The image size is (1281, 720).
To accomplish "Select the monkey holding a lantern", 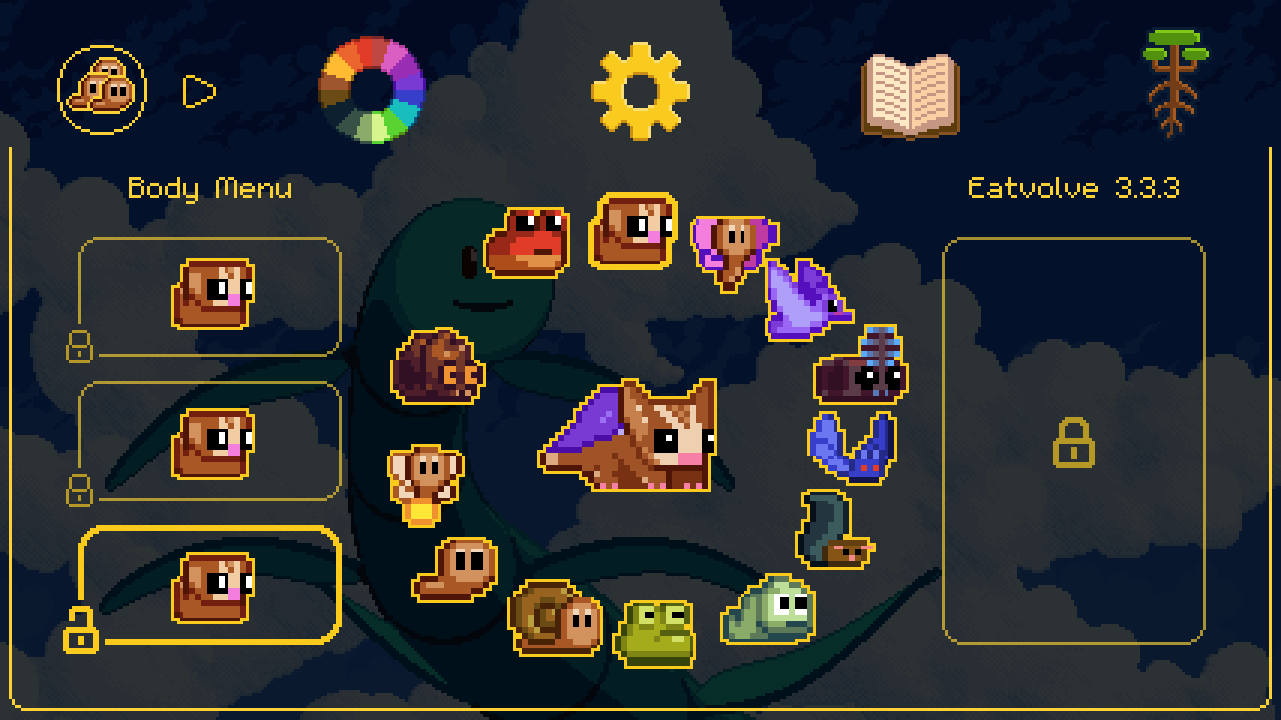I will tap(425, 483).
